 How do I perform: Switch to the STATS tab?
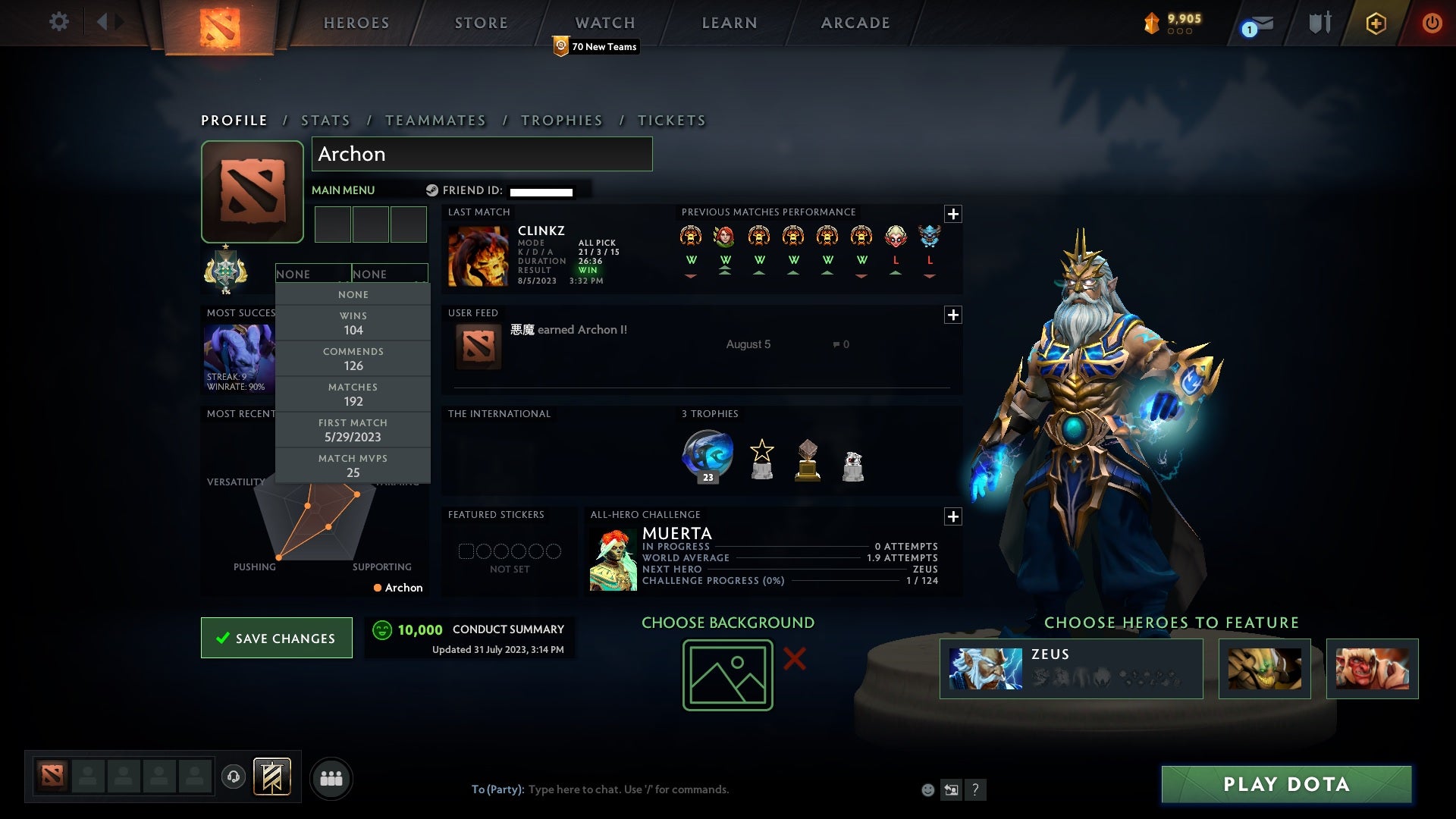pos(325,120)
